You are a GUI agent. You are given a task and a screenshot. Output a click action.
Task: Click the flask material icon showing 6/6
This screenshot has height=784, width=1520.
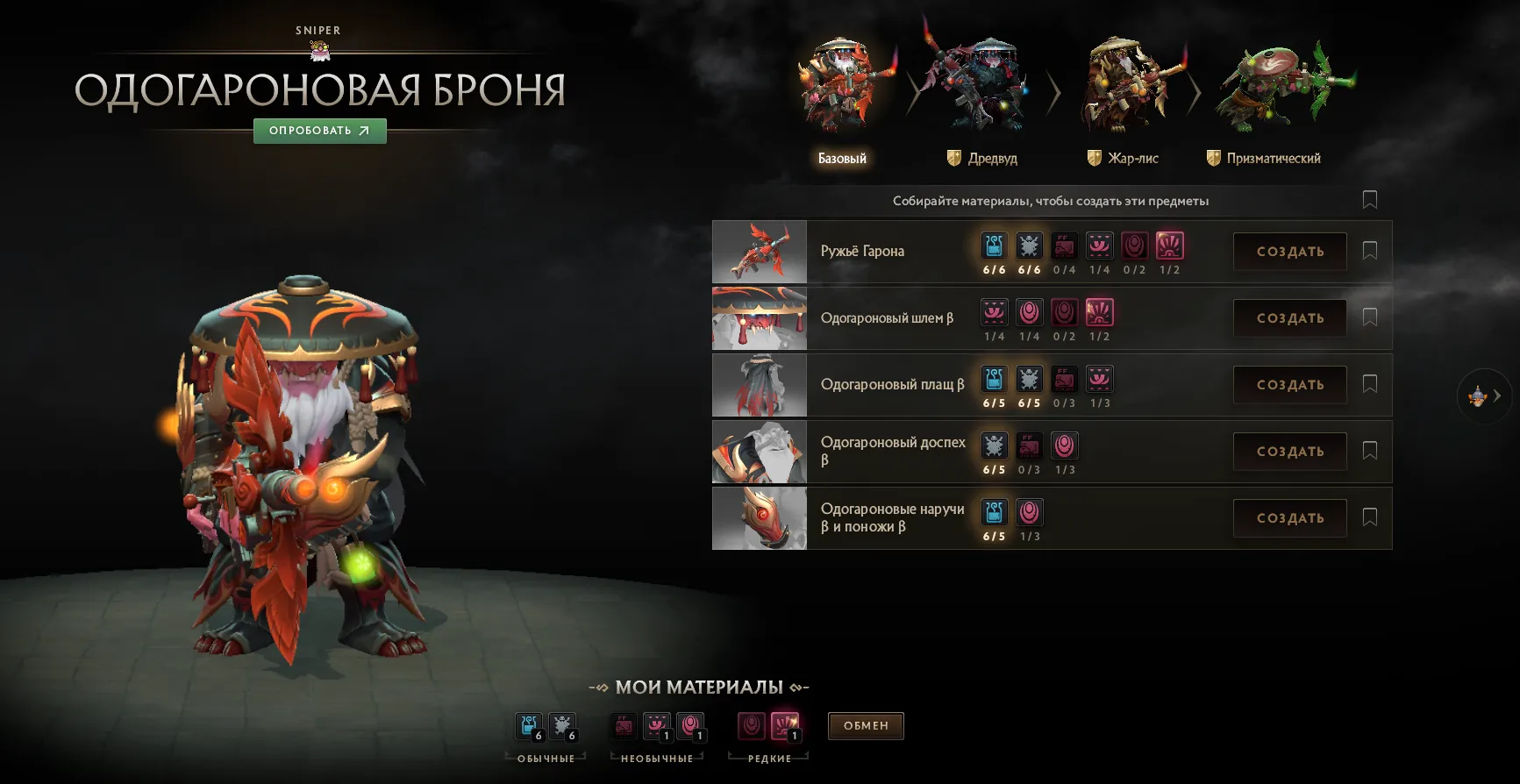[995, 246]
